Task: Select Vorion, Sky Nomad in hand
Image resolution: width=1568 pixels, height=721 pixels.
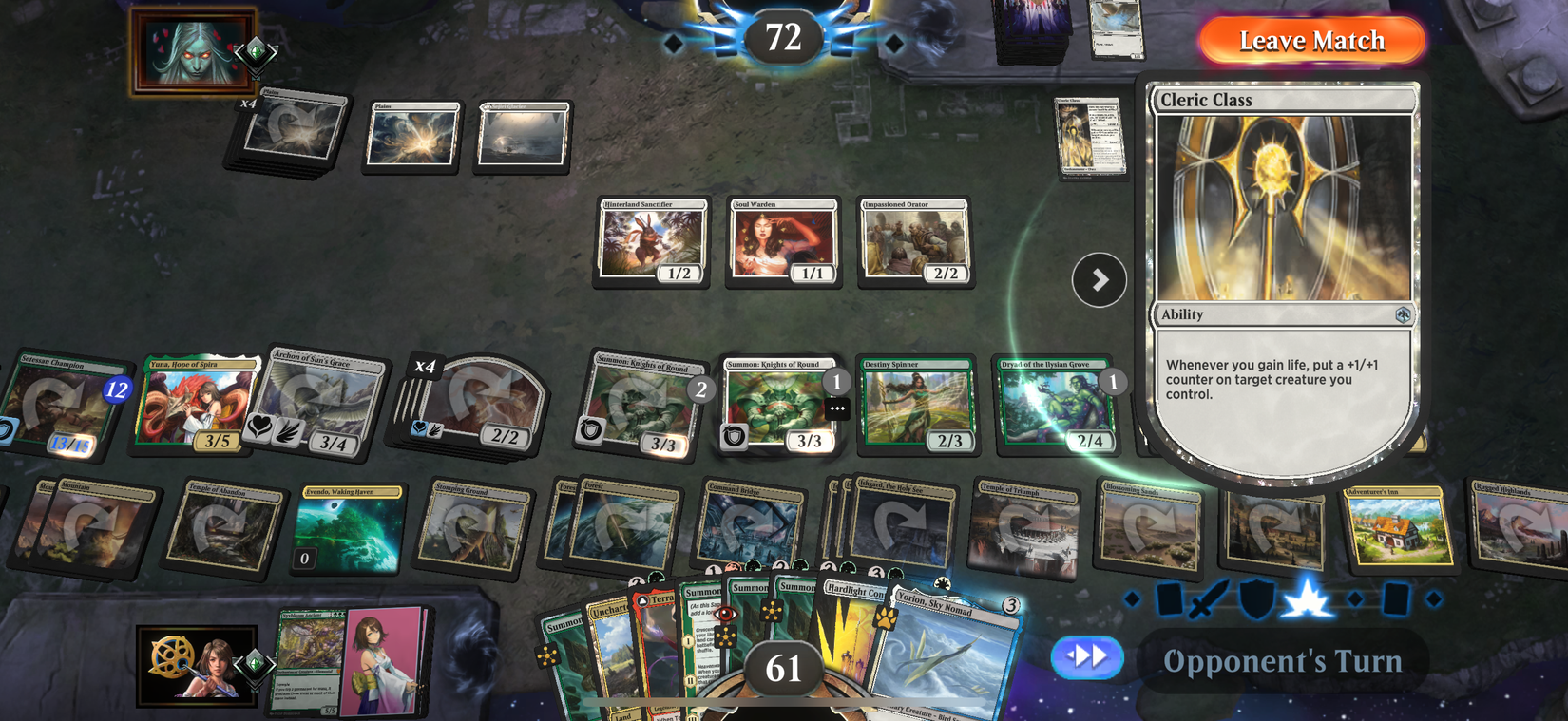Action: [x=950, y=655]
